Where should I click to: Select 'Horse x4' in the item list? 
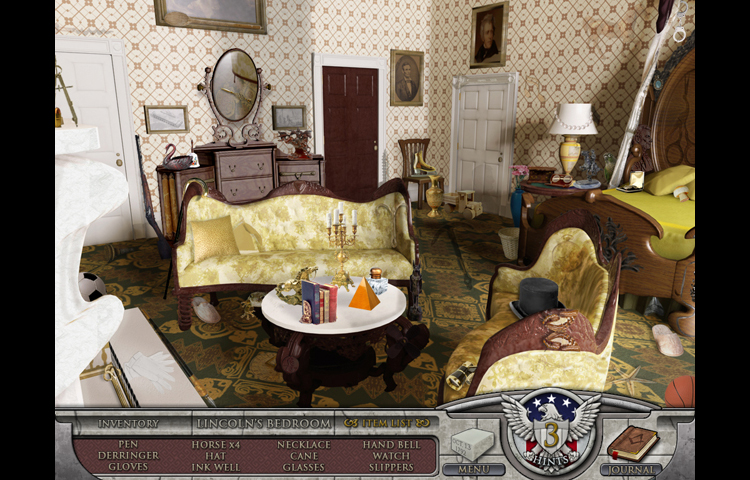tap(215, 444)
